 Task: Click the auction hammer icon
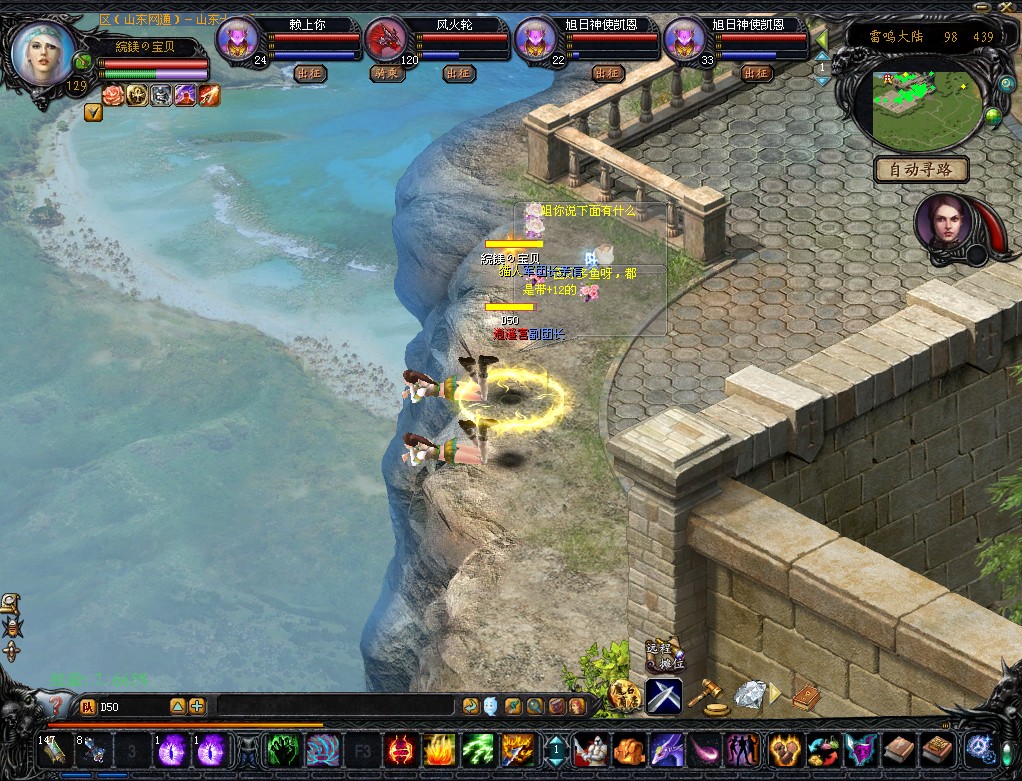click(710, 692)
